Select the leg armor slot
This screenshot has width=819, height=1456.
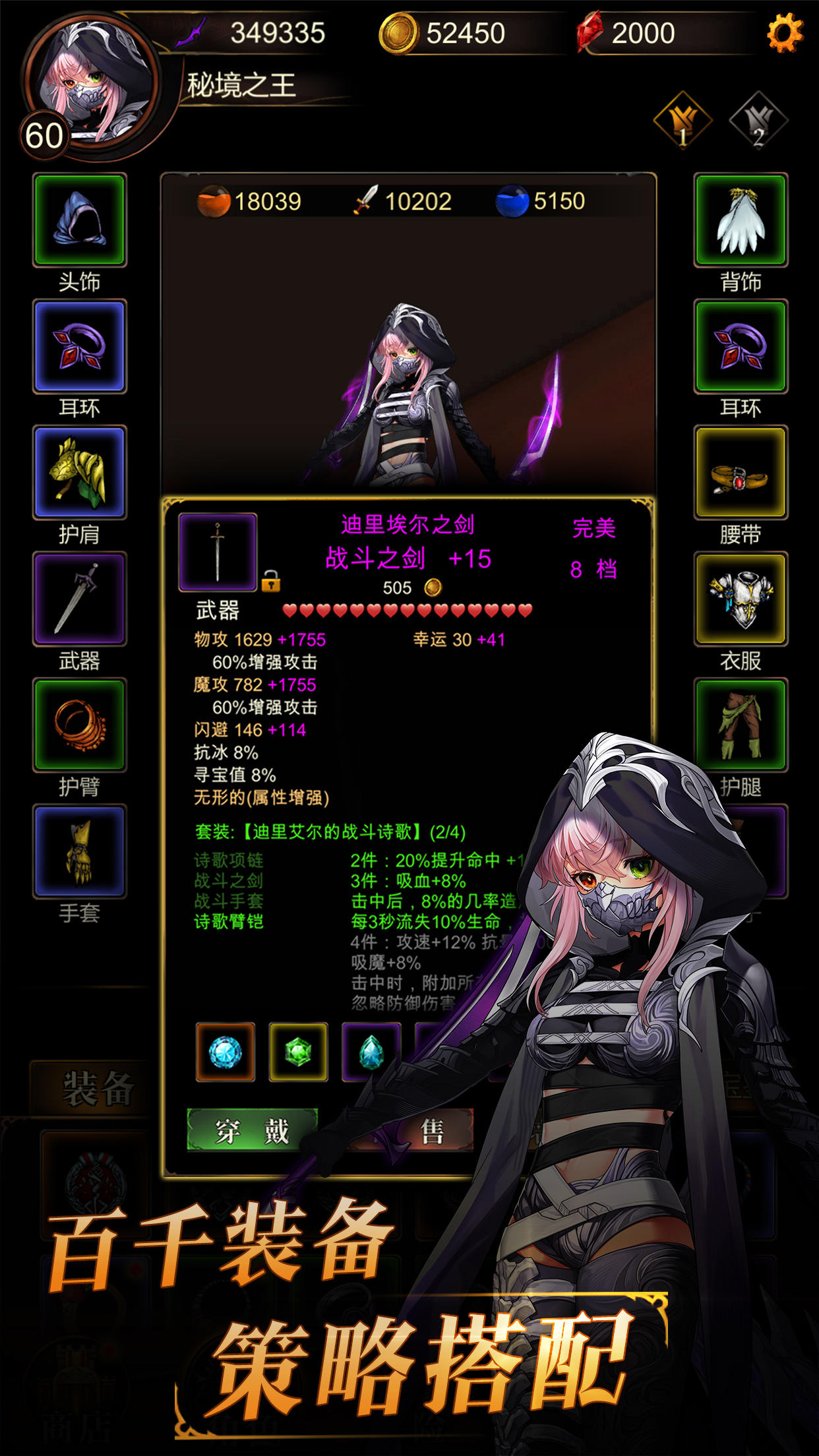[741, 725]
